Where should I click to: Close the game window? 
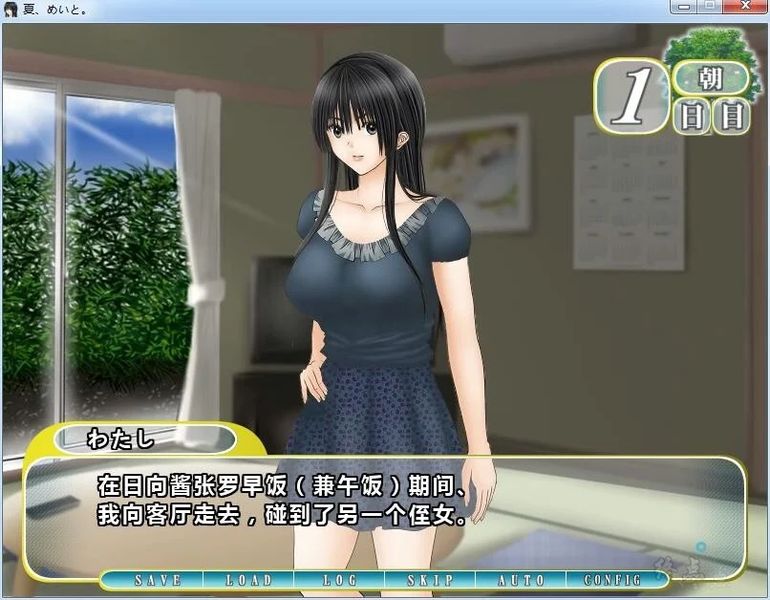tap(744, 7)
